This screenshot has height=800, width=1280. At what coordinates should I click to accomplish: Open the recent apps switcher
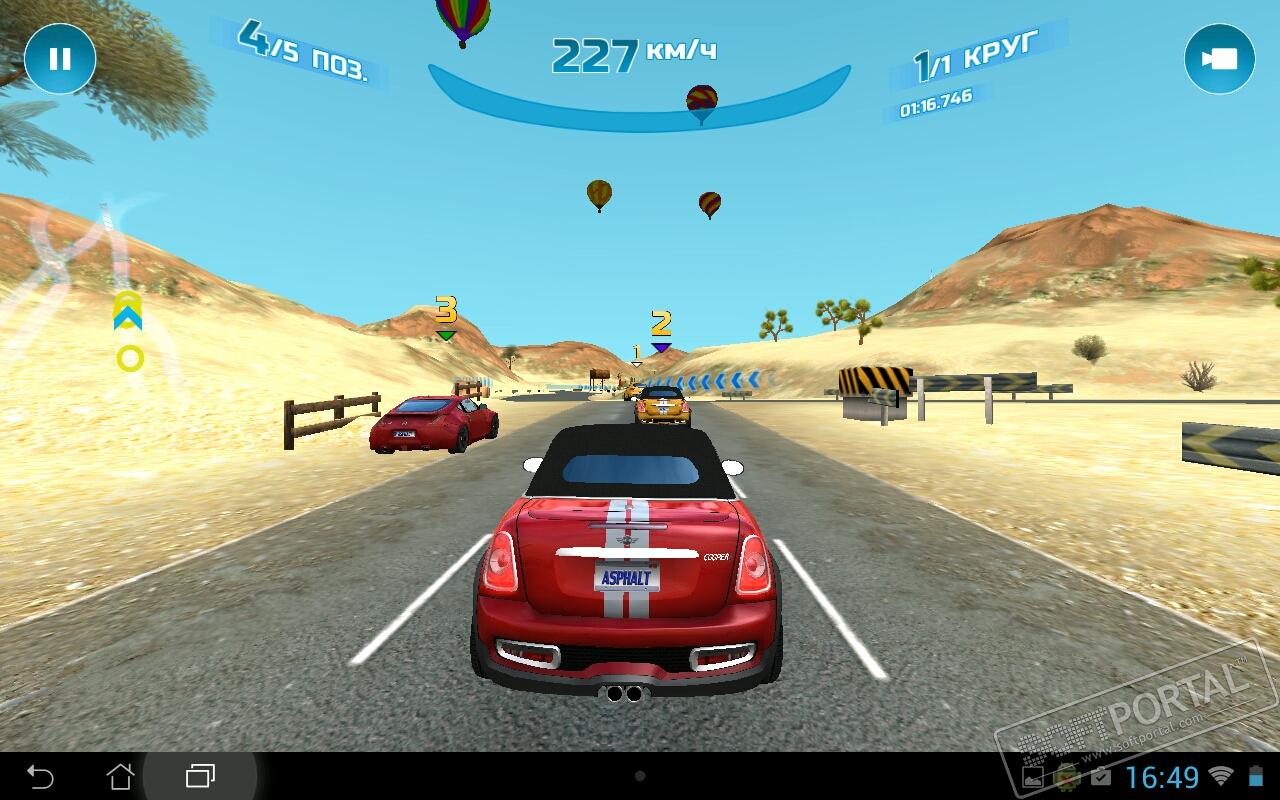click(x=200, y=776)
